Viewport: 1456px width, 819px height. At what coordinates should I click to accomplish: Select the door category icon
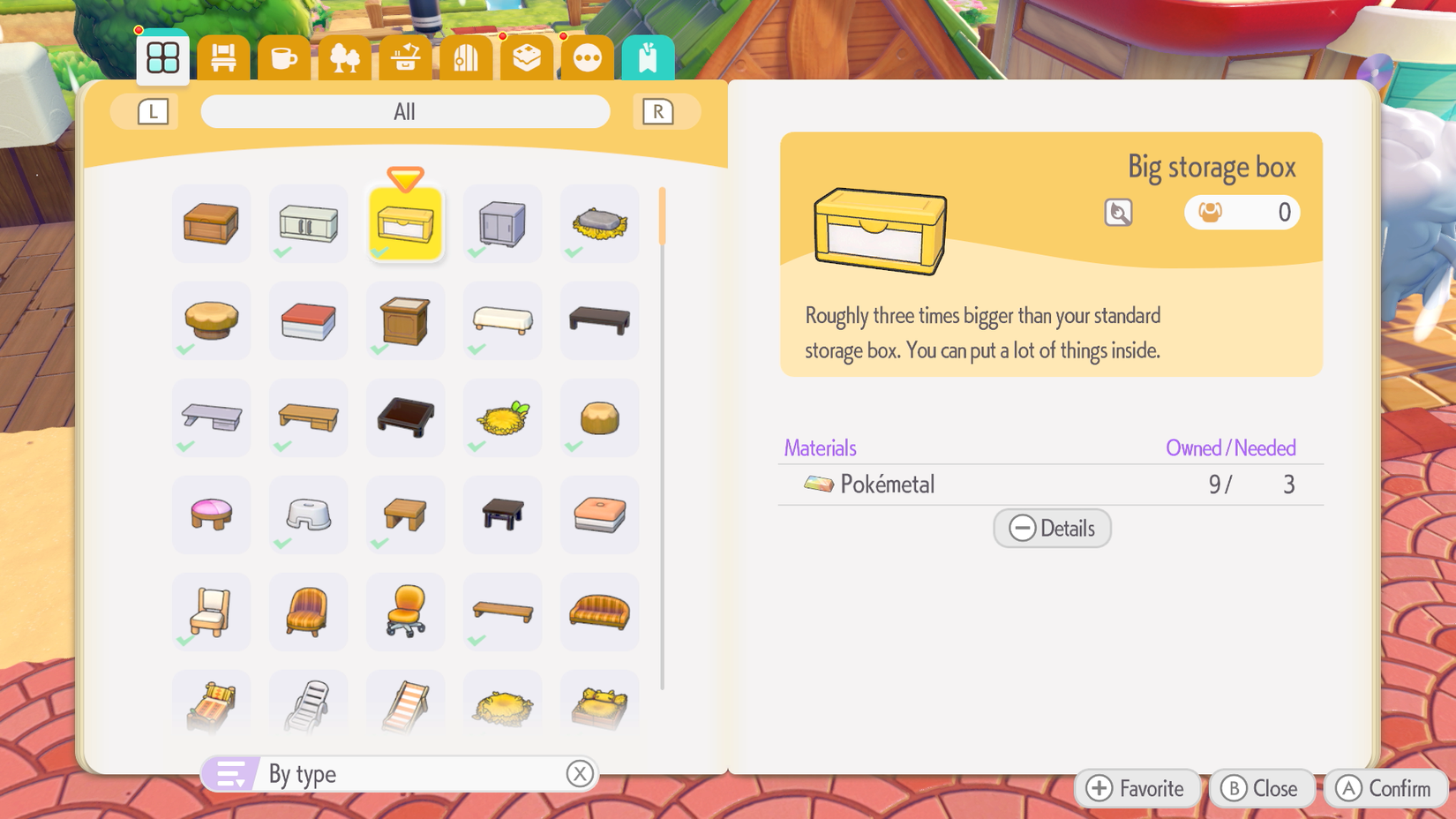(x=466, y=56)
